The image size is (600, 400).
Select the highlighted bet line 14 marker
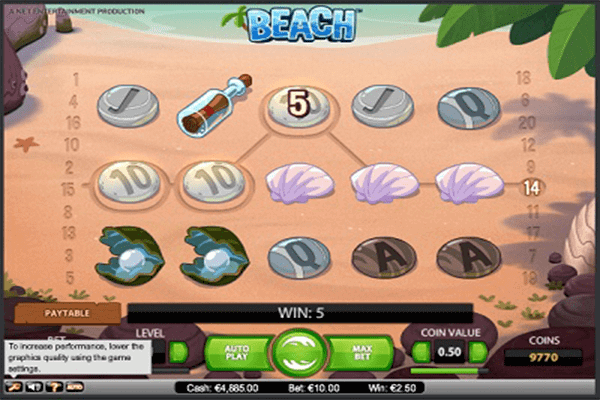coord(532,186)
